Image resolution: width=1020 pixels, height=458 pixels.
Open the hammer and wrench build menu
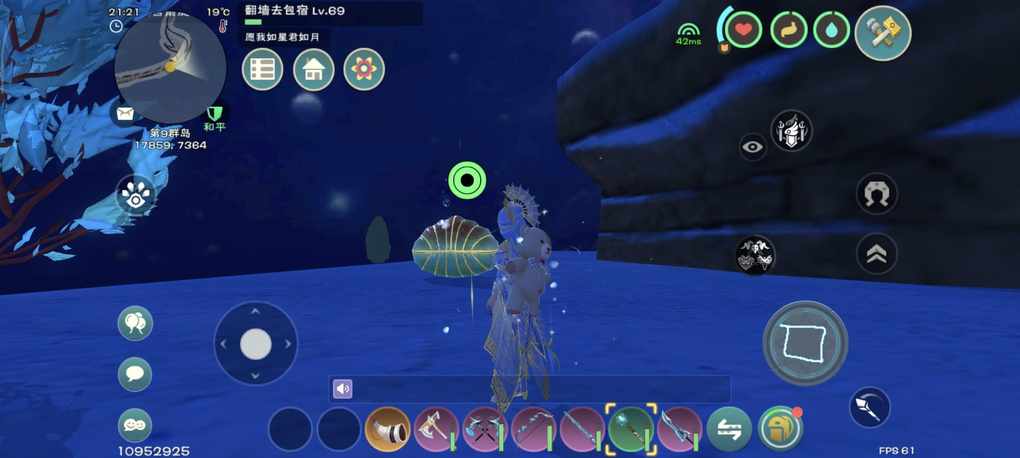coord(883,33)
